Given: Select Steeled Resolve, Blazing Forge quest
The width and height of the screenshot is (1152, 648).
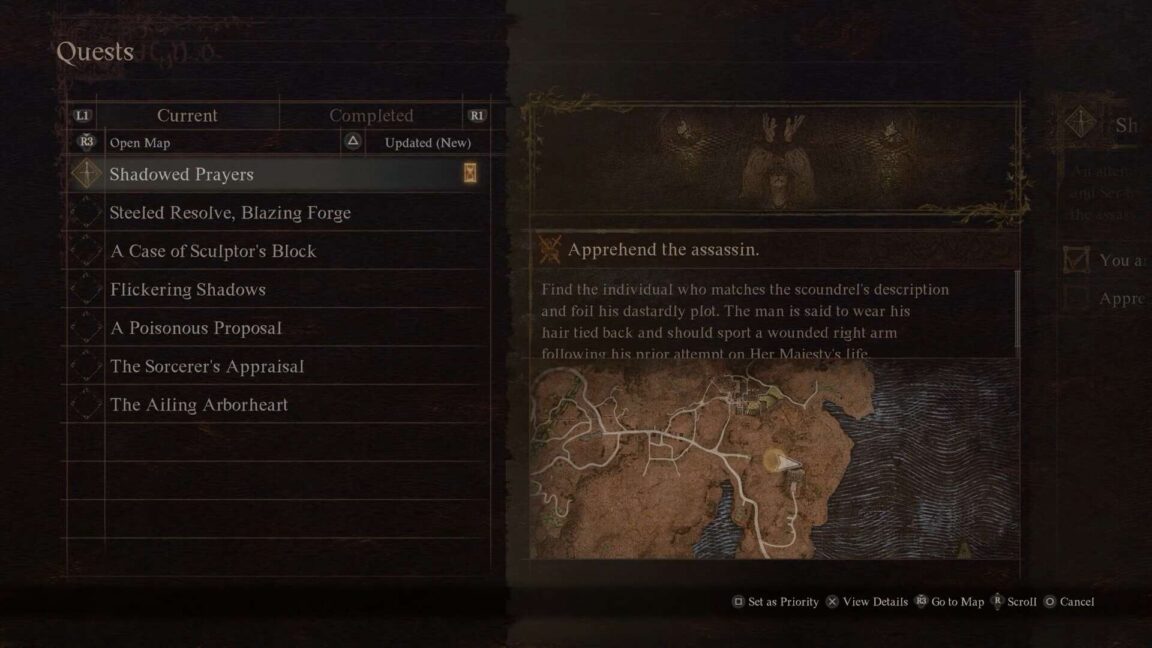Looking at the screenshot, I should [230, 213].
